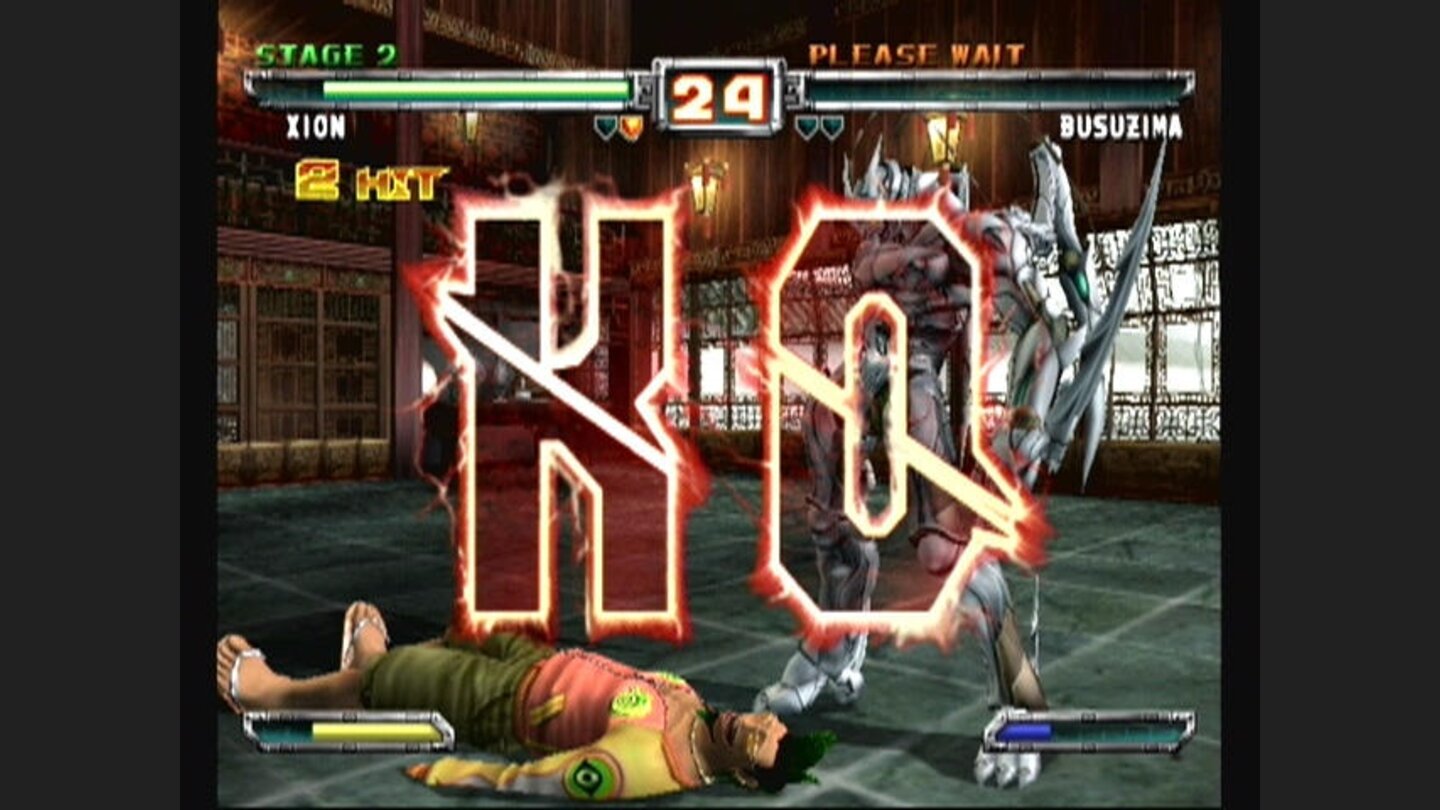
Task: Click Busuzima's first round-win gem
Action: pyautogui.click(x=806, y=127)
